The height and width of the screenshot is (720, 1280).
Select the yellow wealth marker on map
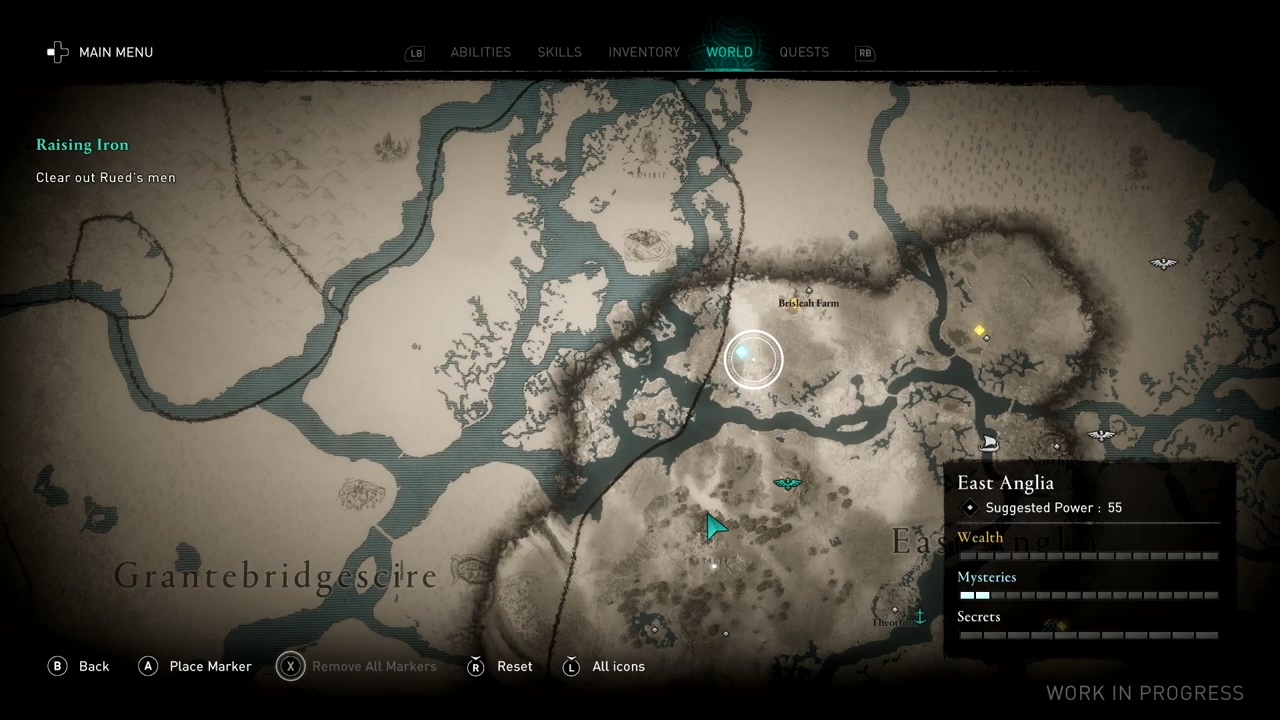coord(979,330)
